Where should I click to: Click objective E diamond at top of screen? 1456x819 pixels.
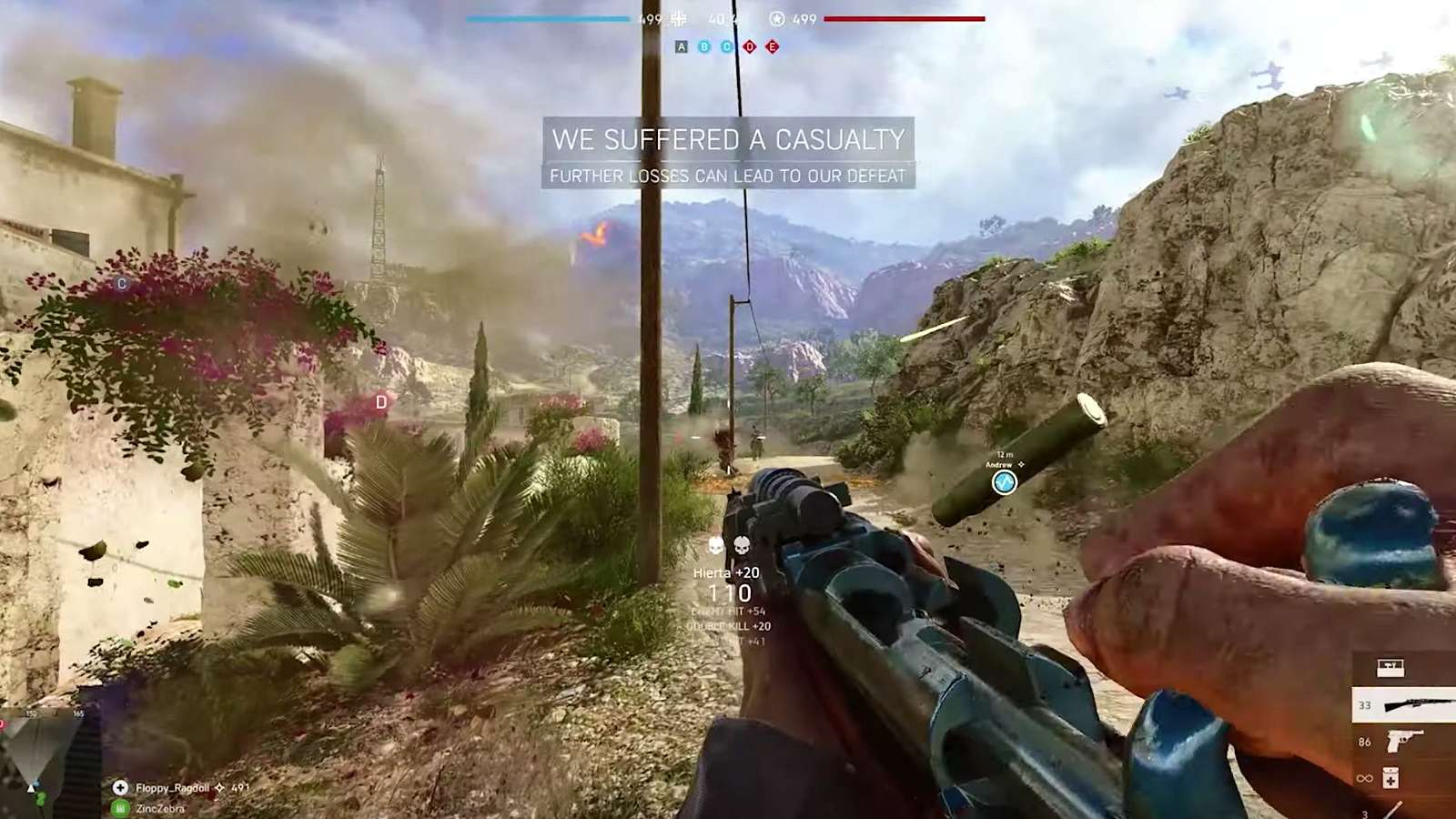(772, 45)
